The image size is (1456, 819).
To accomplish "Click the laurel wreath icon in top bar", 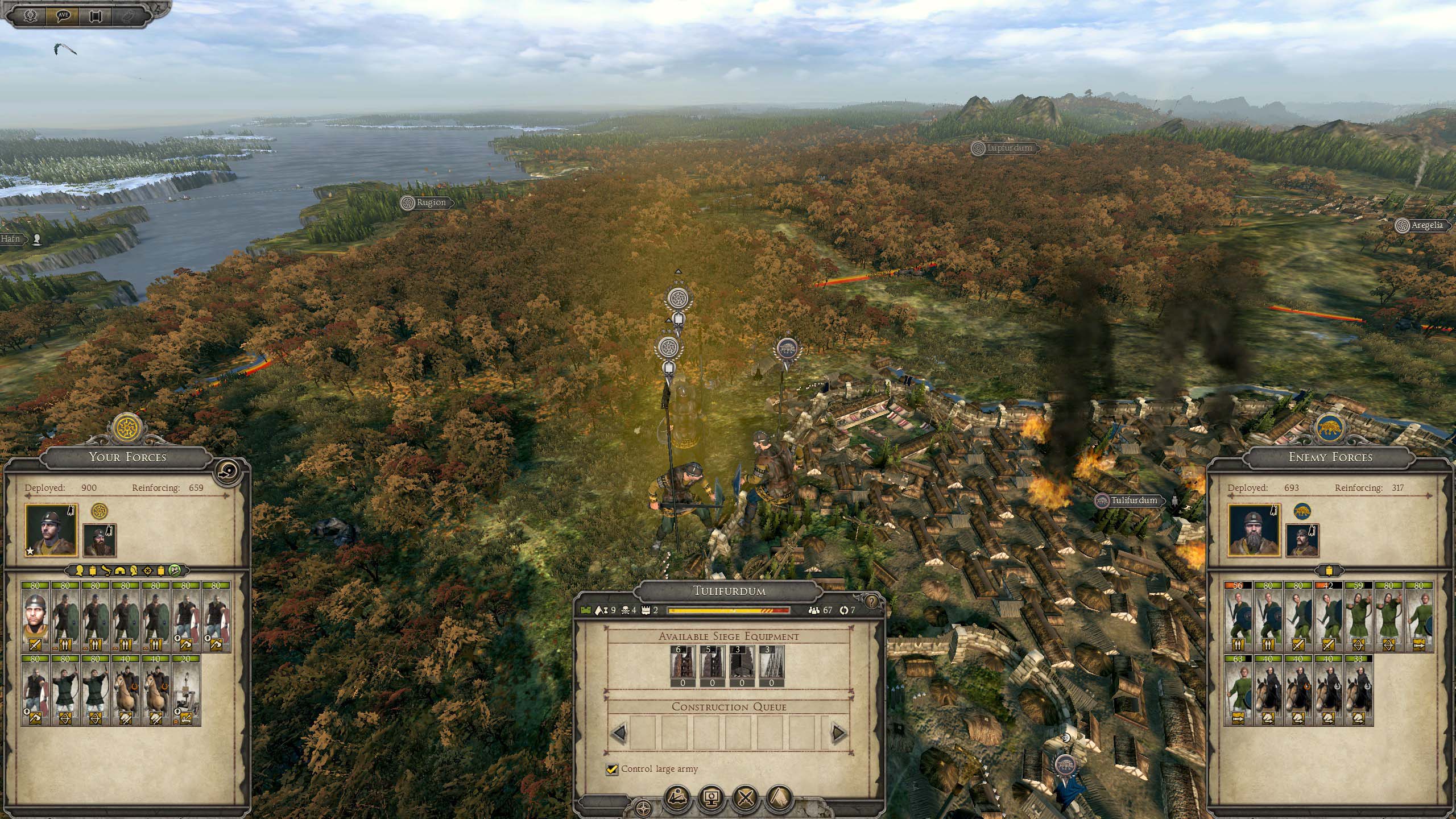I will pyautogui.click(x=31, y=15).
